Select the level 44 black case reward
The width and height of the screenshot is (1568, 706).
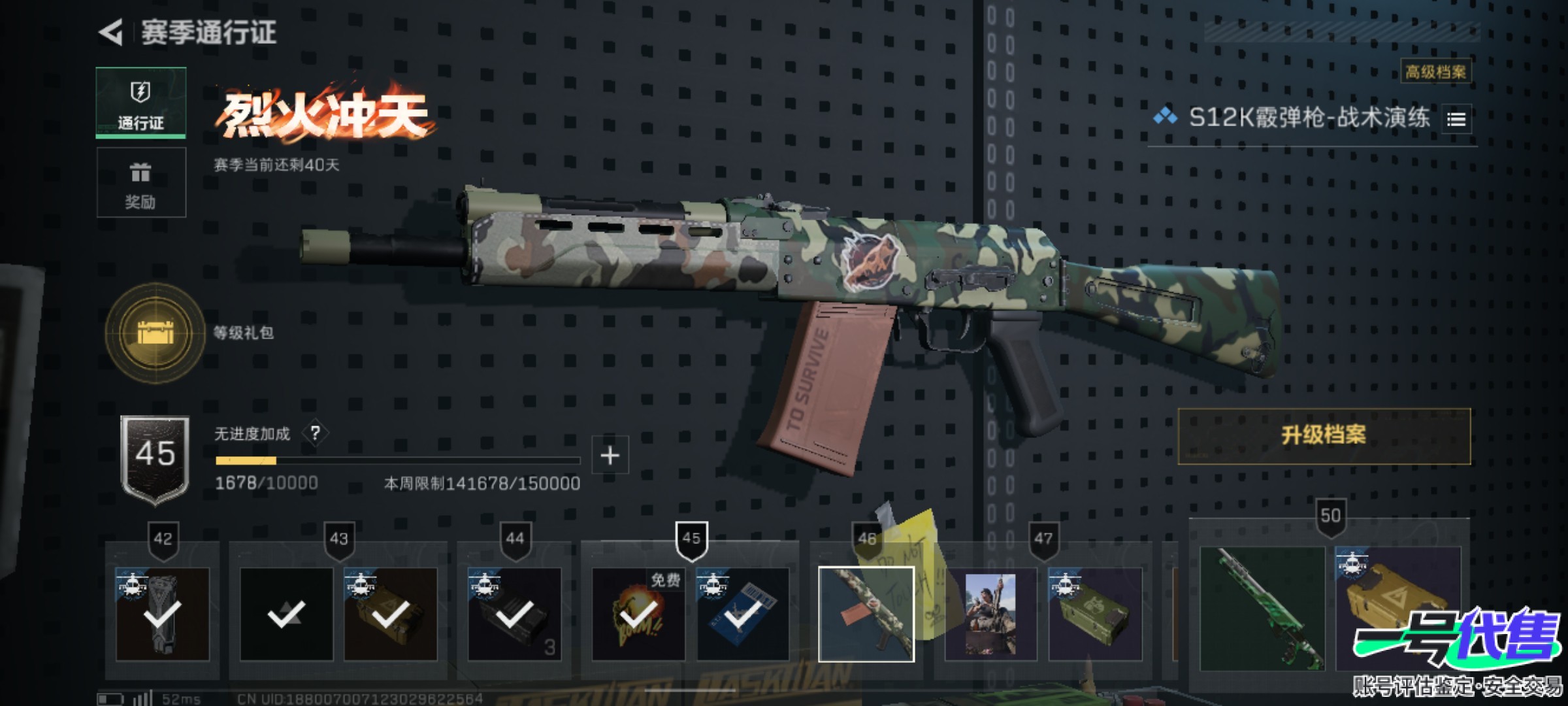[x=514, y=614]
